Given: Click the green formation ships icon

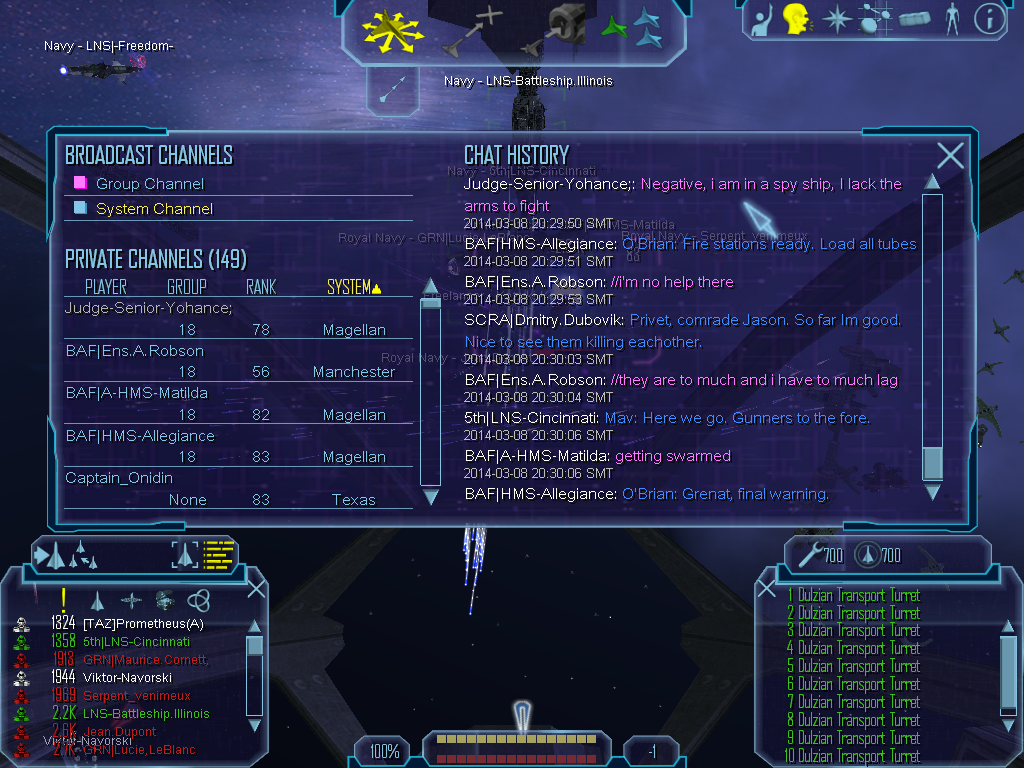Looking at the screenshot, I should [x=632, y=29].
